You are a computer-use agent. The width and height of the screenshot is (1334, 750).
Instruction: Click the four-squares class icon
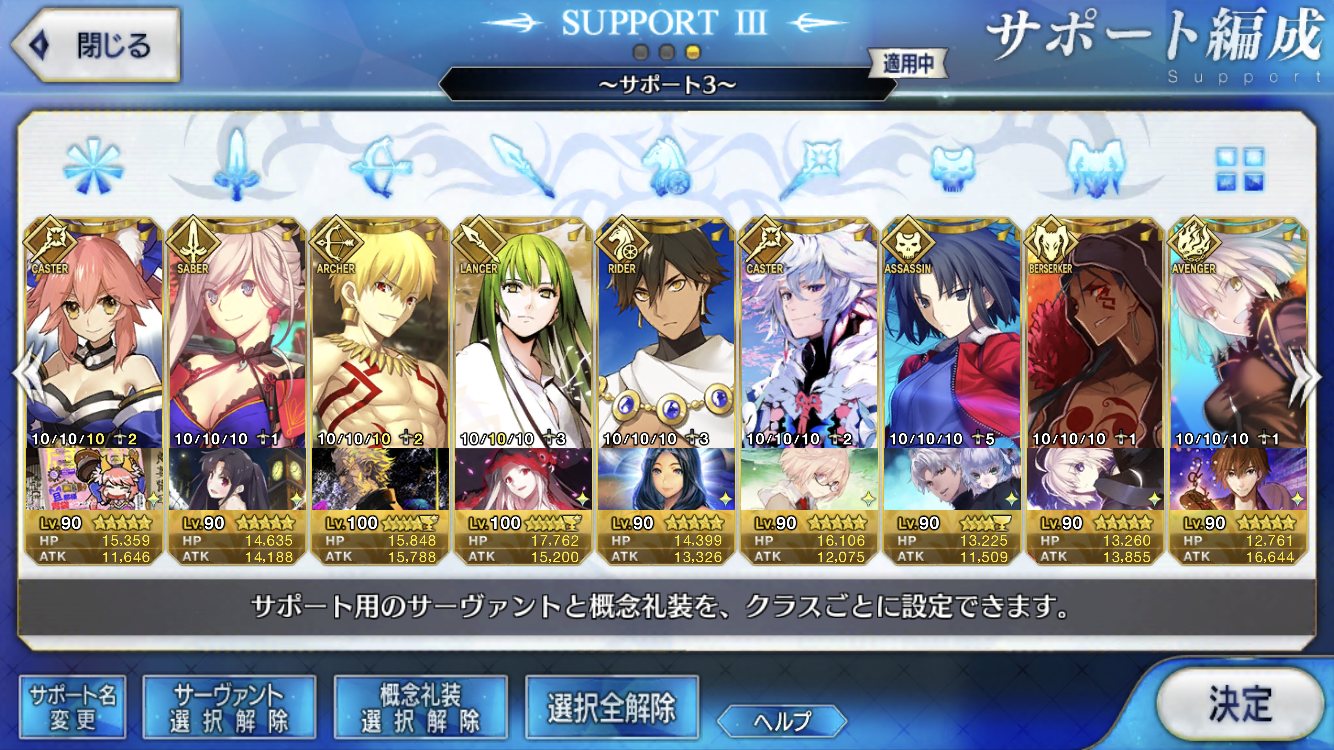(x=1239, y=169)
